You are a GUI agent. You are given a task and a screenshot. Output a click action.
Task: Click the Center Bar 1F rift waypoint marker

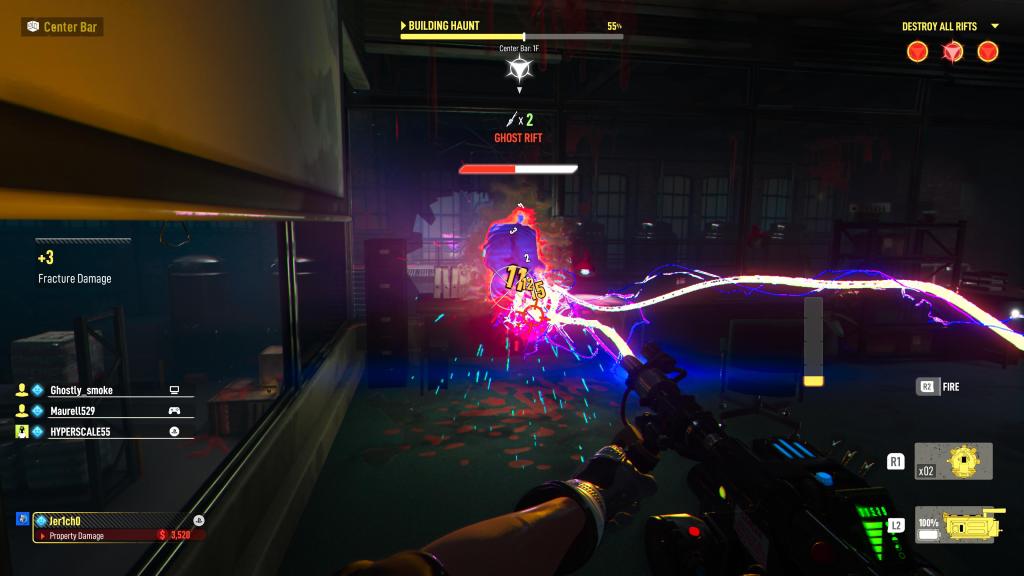point(519,68)
